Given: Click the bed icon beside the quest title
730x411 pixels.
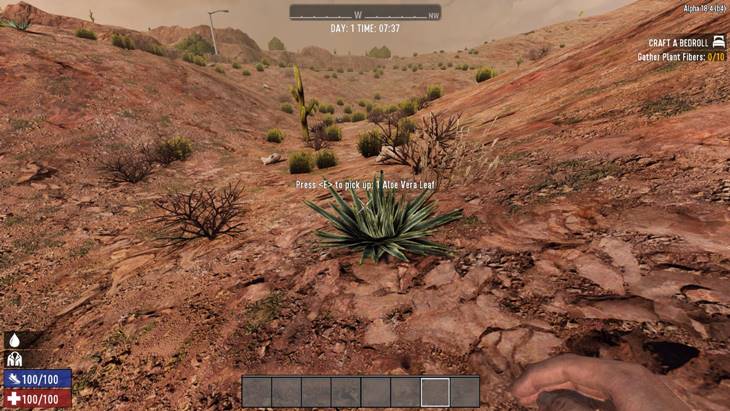Looking at the screenshot, I should click(718, 42).
